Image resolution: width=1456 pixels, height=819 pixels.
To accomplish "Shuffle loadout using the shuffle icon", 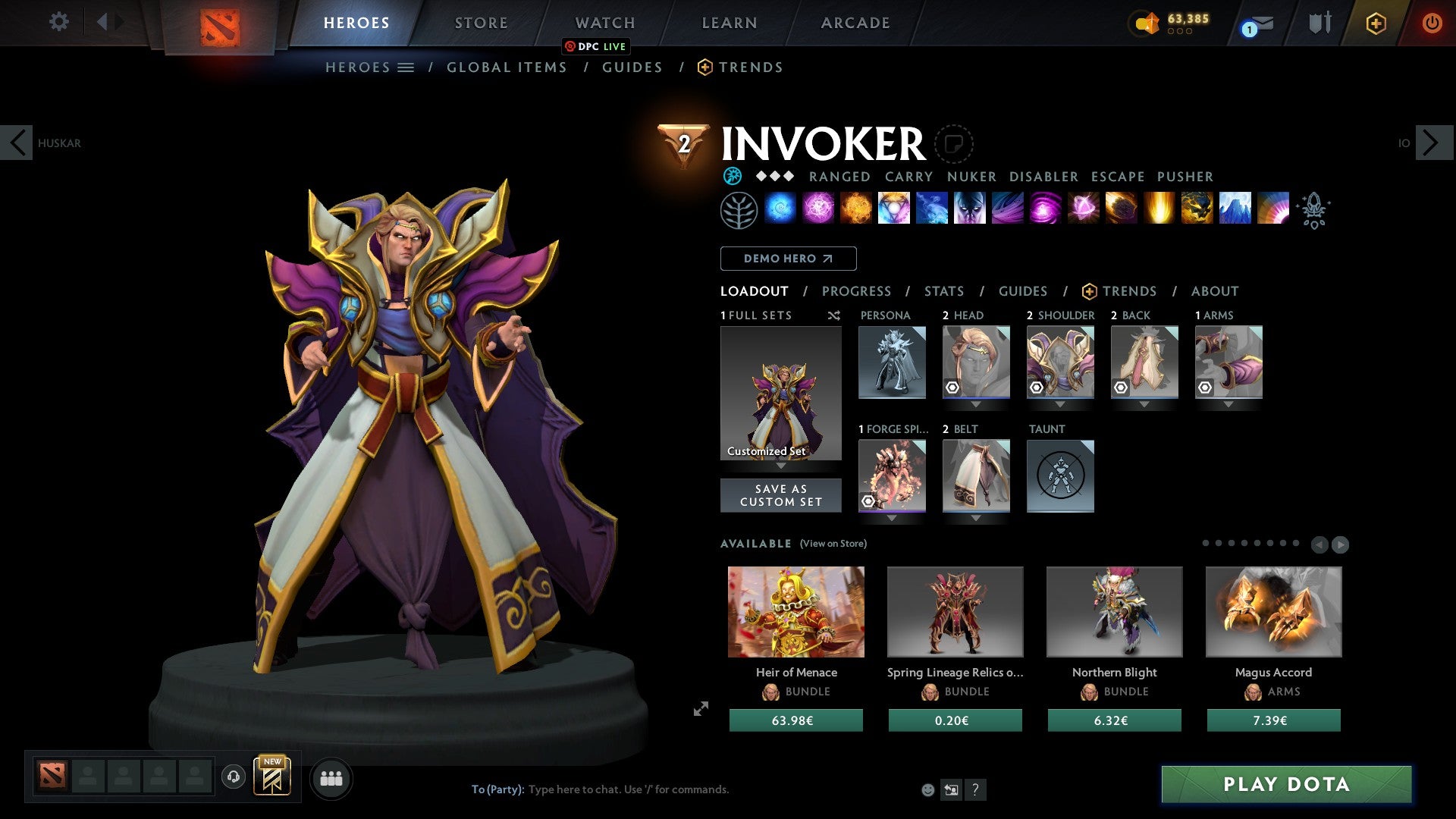I will click(x=834, y=315).
